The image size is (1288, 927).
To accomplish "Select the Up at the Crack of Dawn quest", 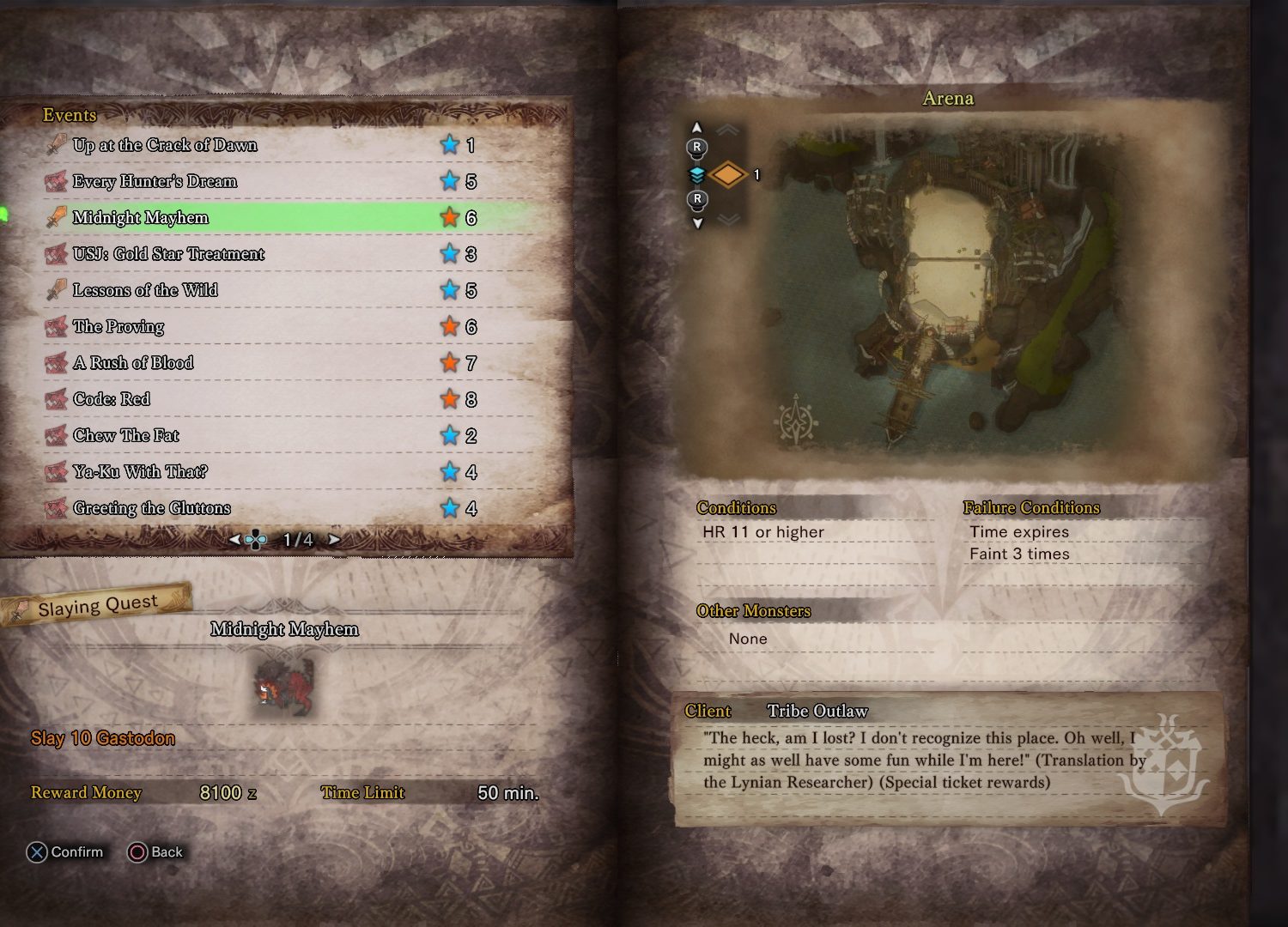I will click(165, 145).
